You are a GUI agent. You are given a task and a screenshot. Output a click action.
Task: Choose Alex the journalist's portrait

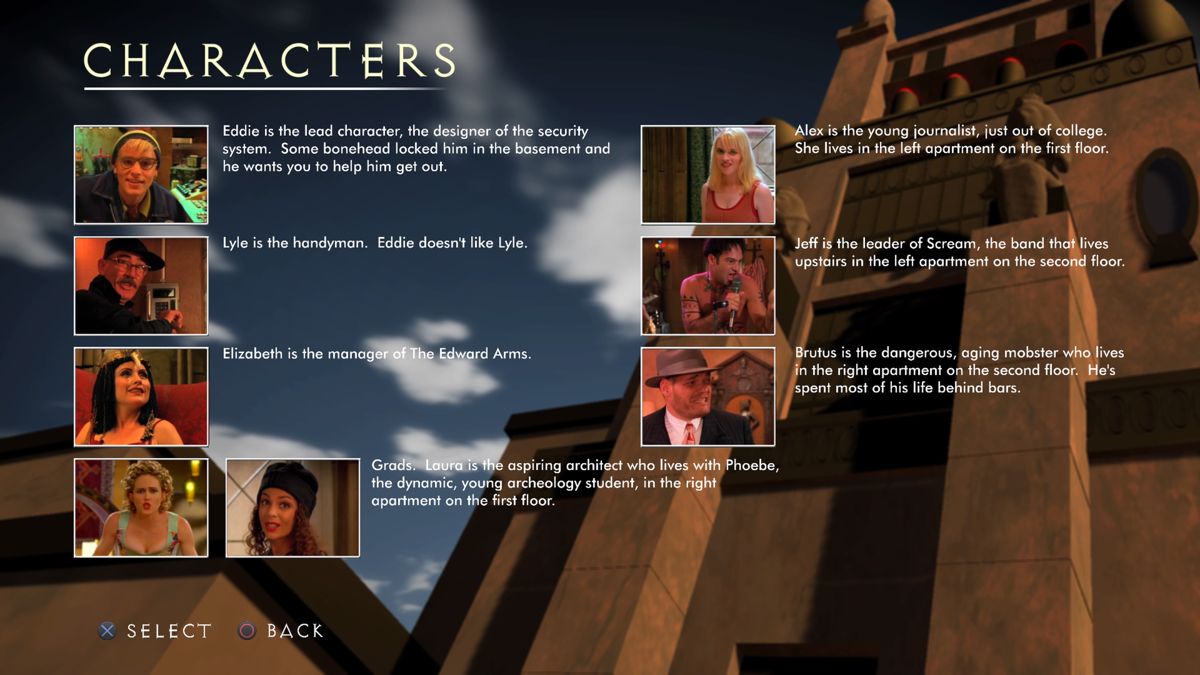(708, 174)
